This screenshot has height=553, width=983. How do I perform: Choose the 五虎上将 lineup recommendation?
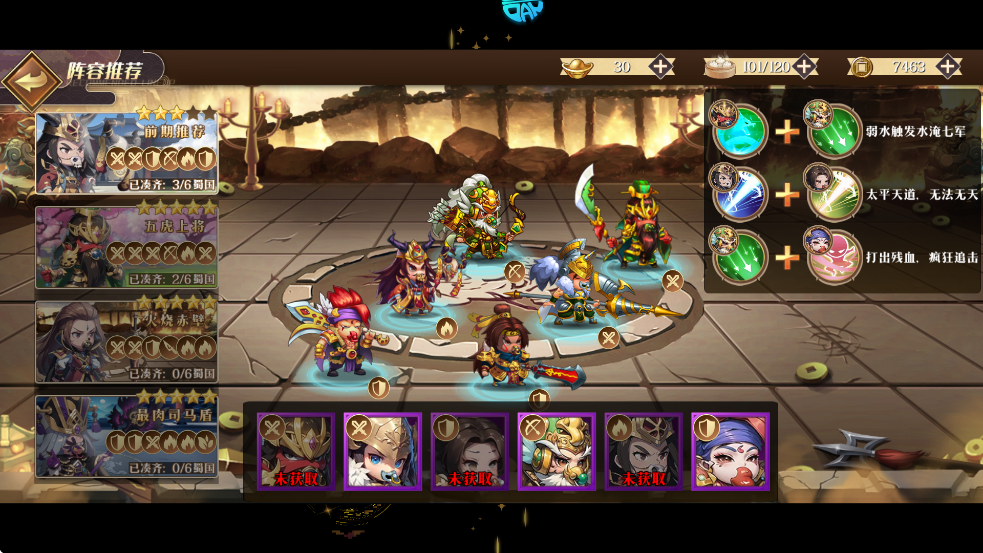coord(127,246)
